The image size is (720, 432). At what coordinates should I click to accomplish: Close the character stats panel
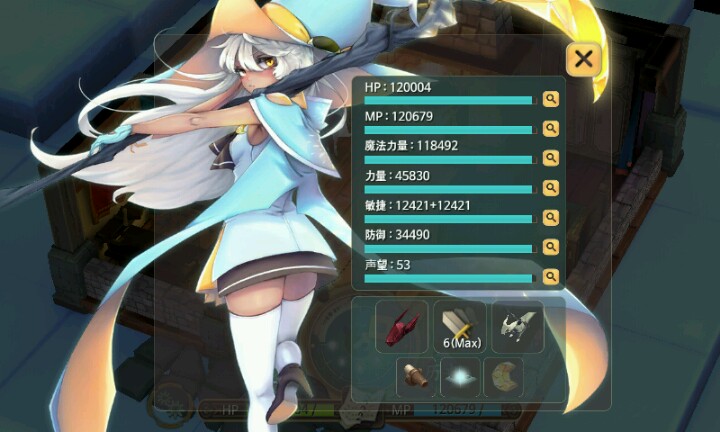583,60
